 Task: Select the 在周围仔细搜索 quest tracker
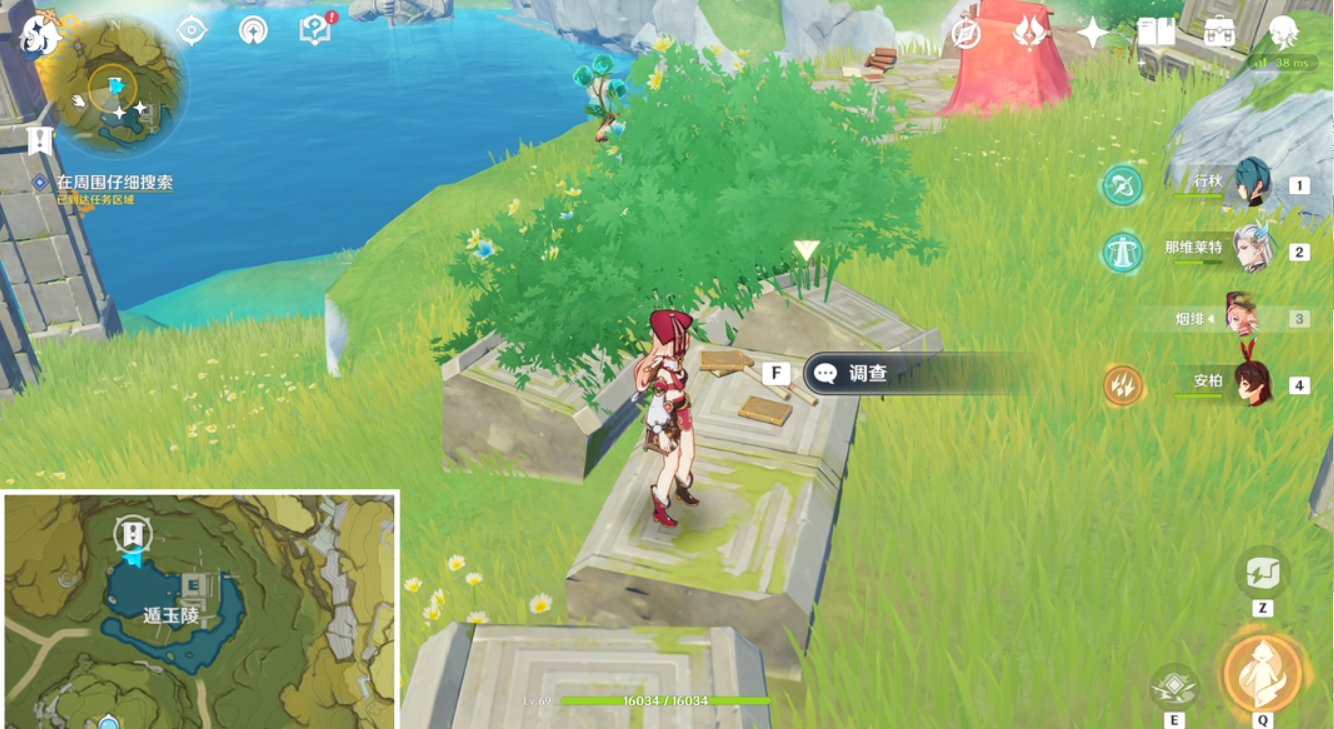click(113, 183)
